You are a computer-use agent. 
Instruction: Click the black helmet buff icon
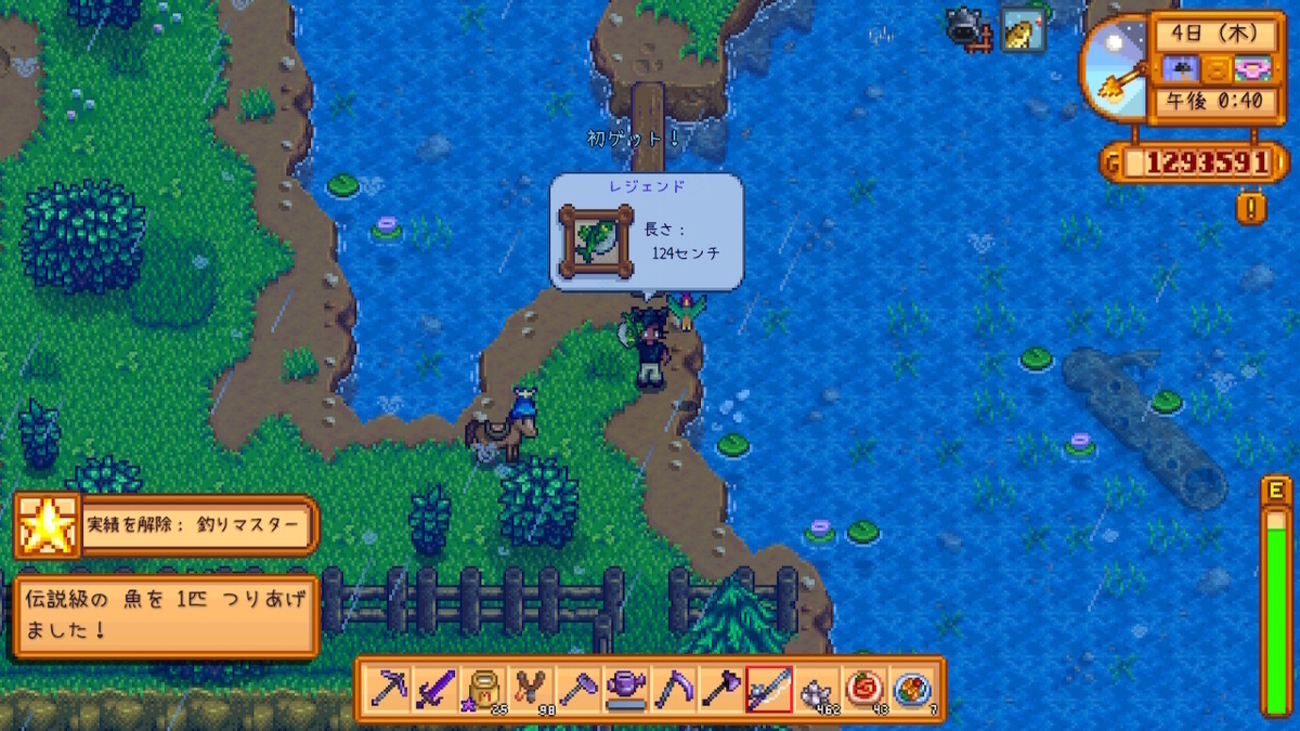(969, 31)
